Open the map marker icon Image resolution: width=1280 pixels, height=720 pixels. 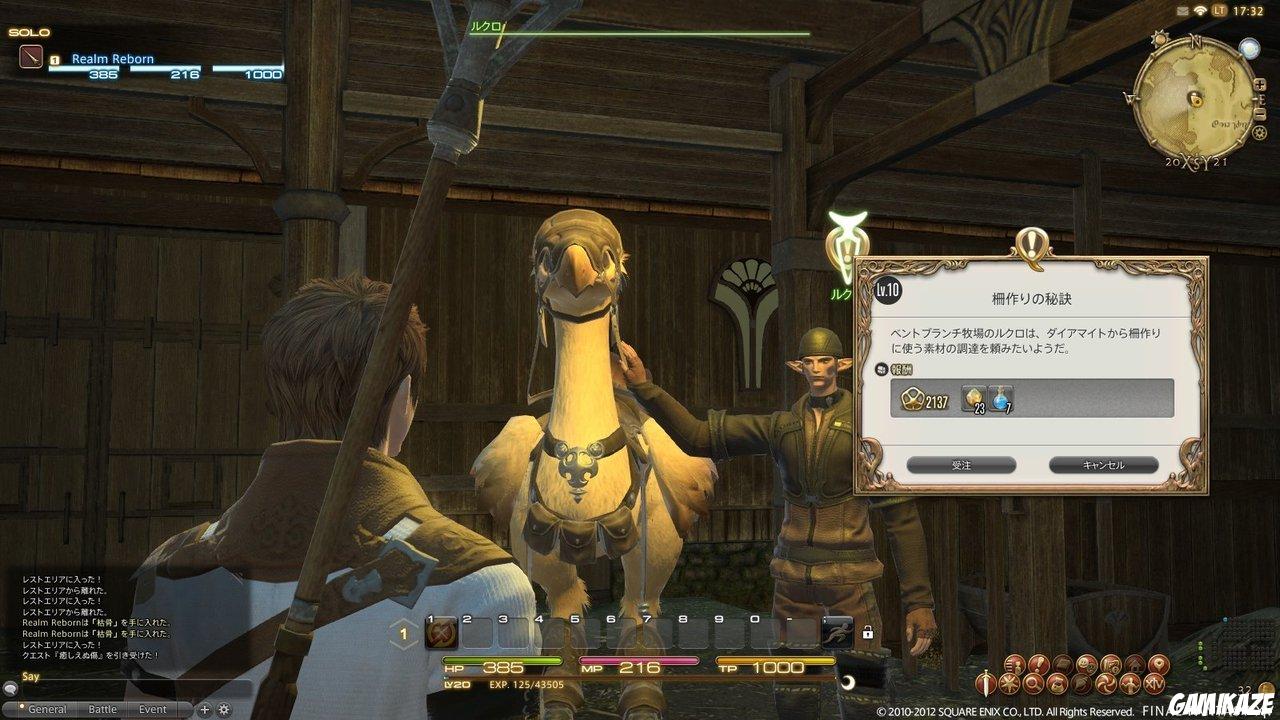(x=1158, y=663)
